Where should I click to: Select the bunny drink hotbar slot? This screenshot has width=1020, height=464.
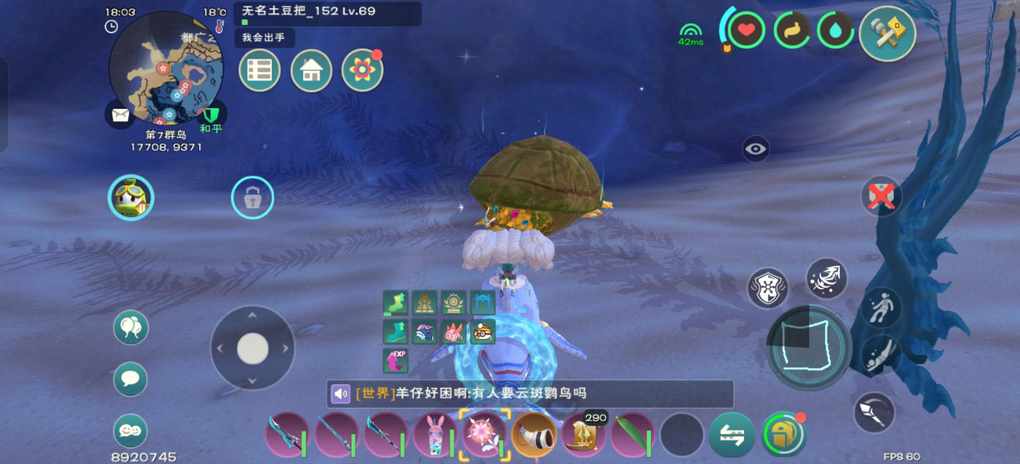[435, 435]
